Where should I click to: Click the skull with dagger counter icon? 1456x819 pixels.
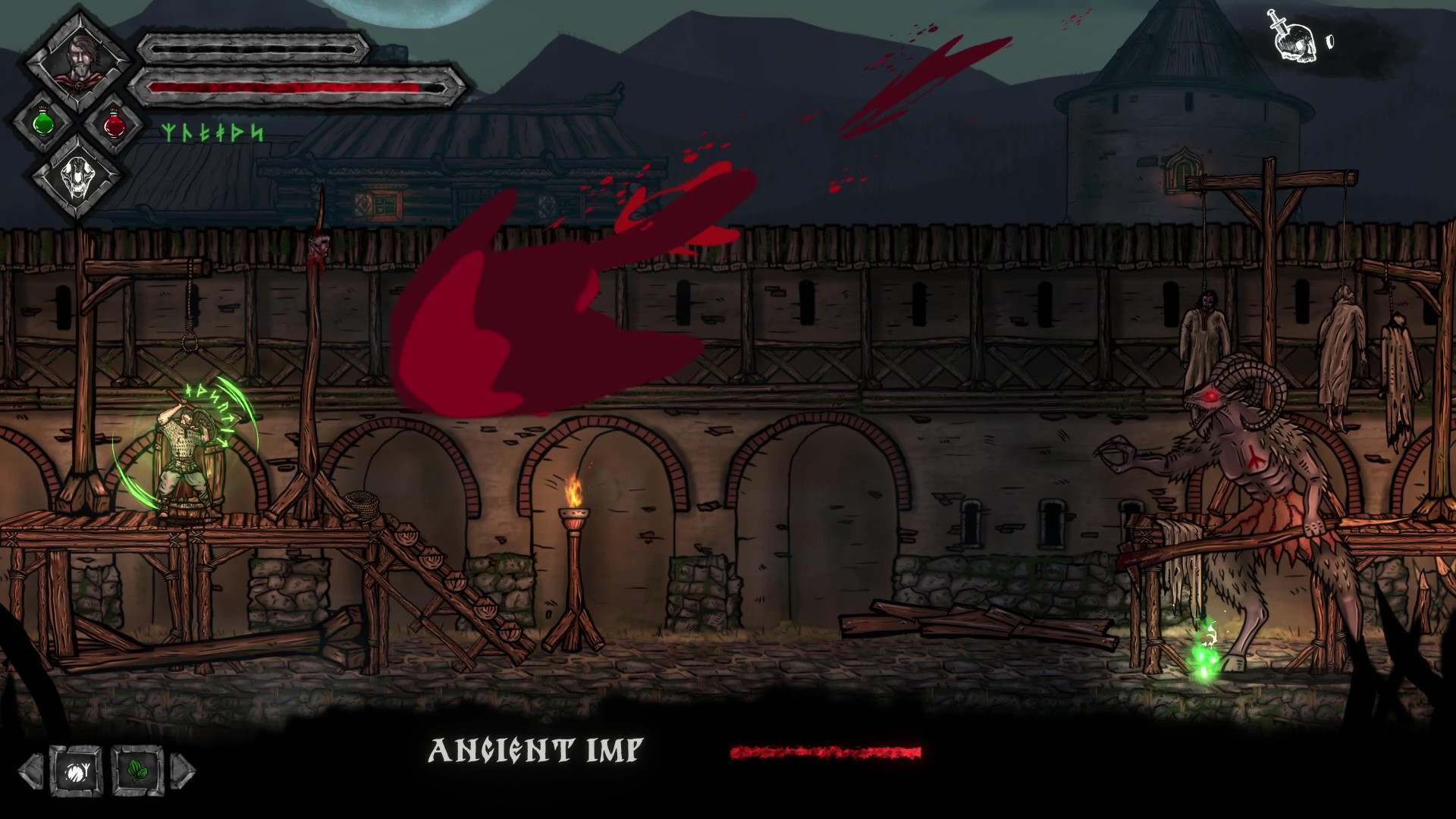point(1293,36)
